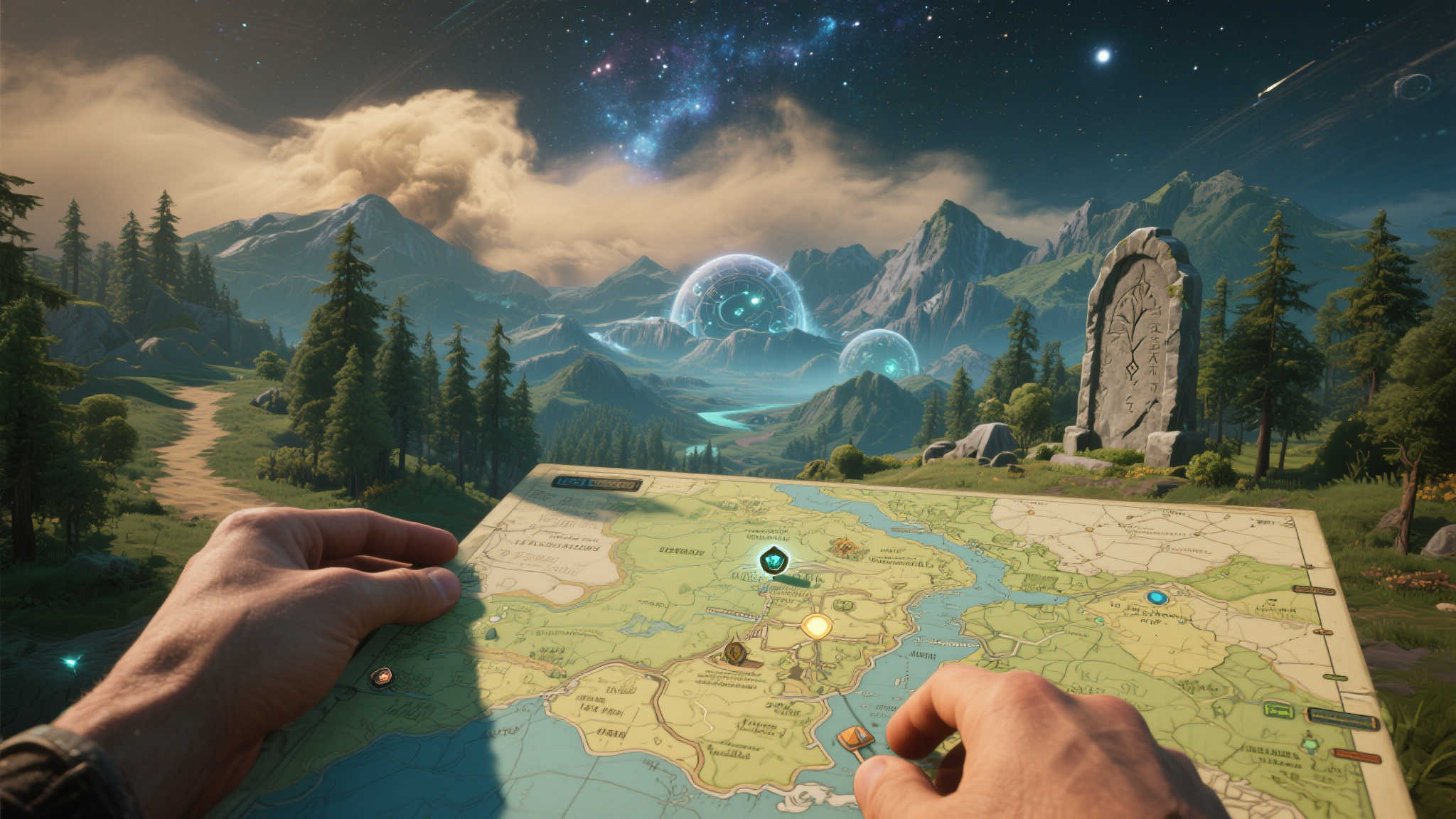Select the orange tab on the map edge
The width and height of the screenshot is (1456, 819).
click(x=1357, y=756)
